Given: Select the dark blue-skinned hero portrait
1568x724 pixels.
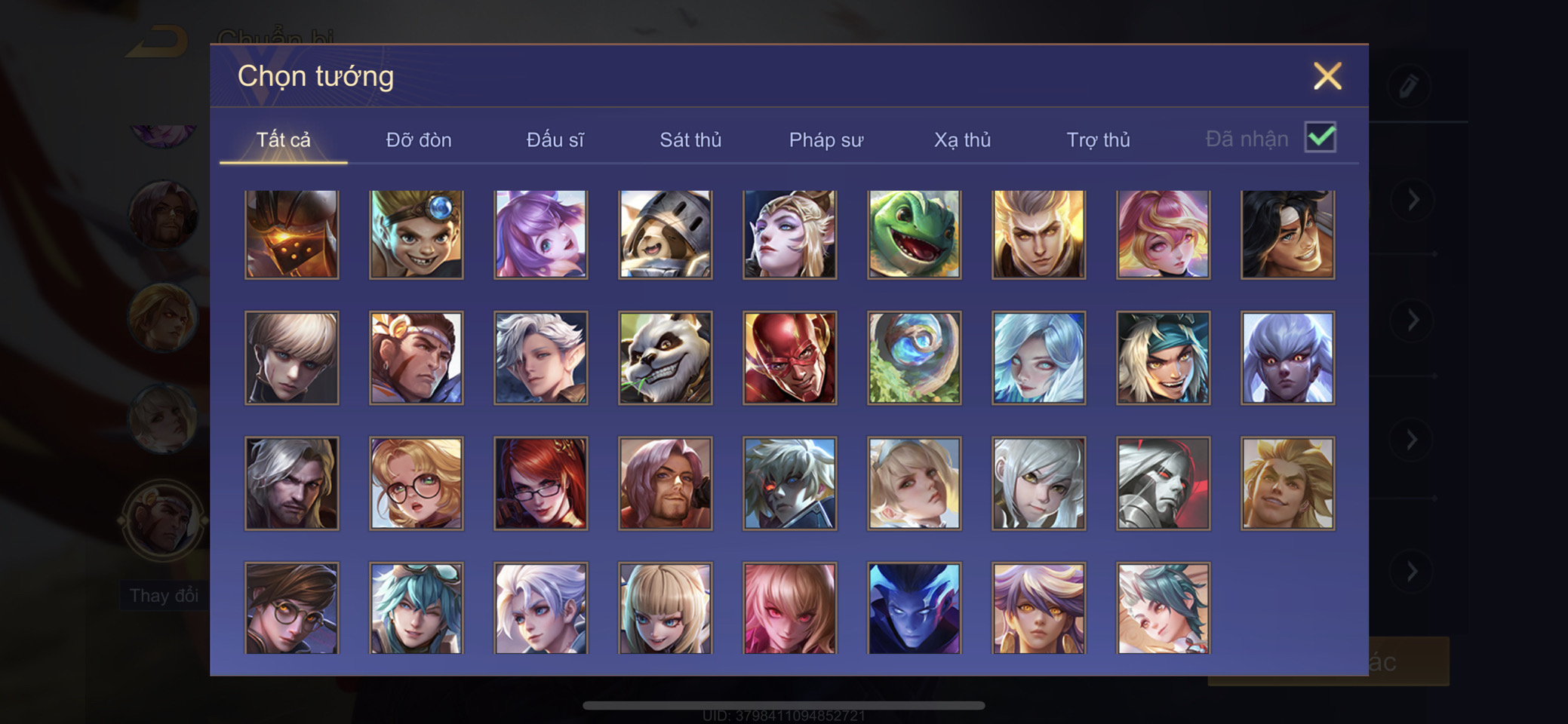Looking at the screenshot, I should click(914, 608).
